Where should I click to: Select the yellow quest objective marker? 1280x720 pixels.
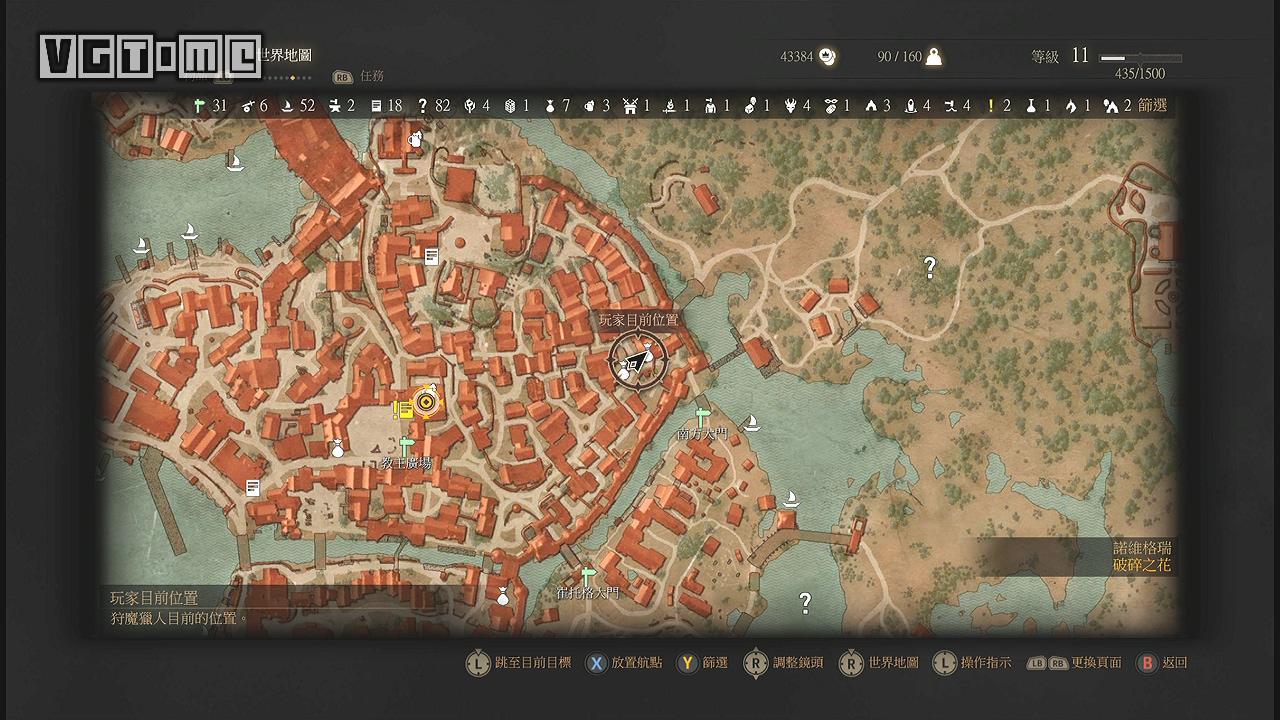[427, 402]
